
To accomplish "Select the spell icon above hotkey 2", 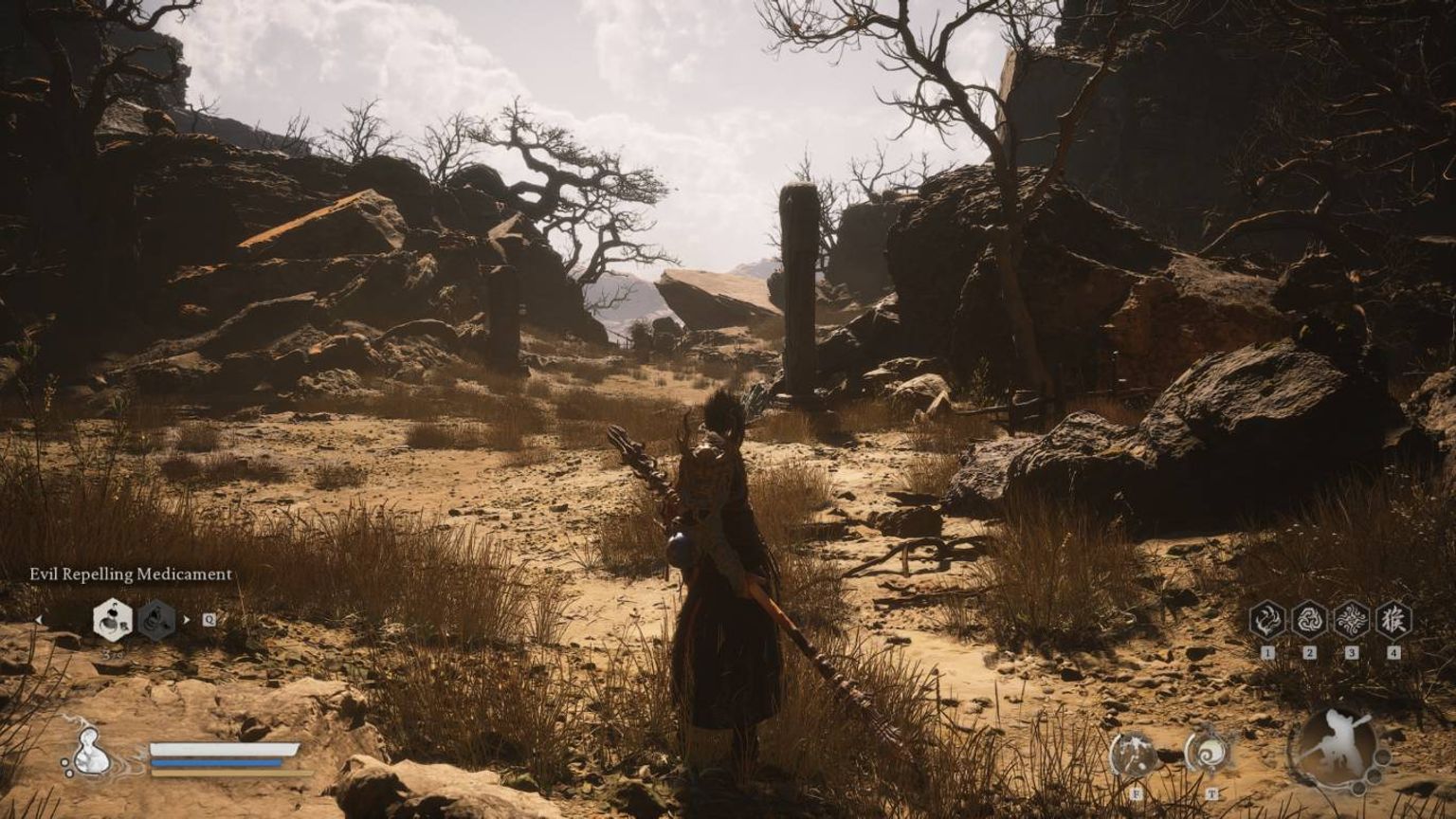I will (x=1310, y=621).
